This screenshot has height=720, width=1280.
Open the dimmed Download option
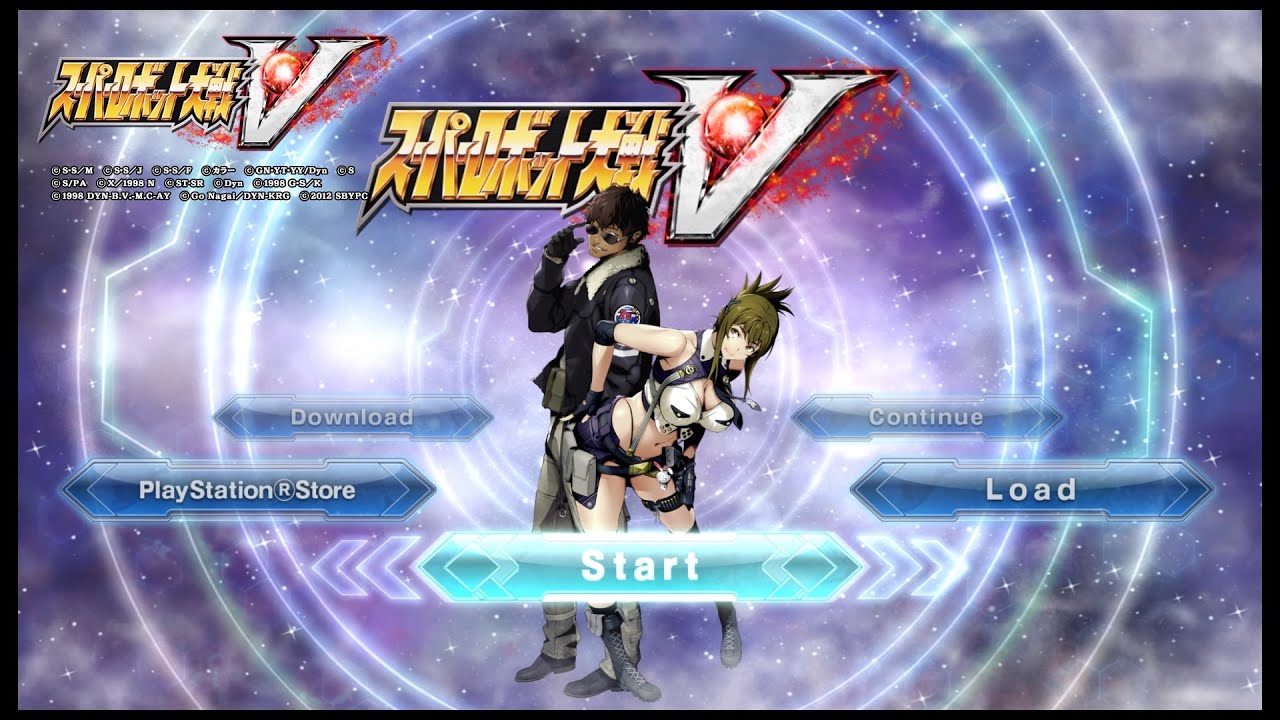(x=352, y=417)
